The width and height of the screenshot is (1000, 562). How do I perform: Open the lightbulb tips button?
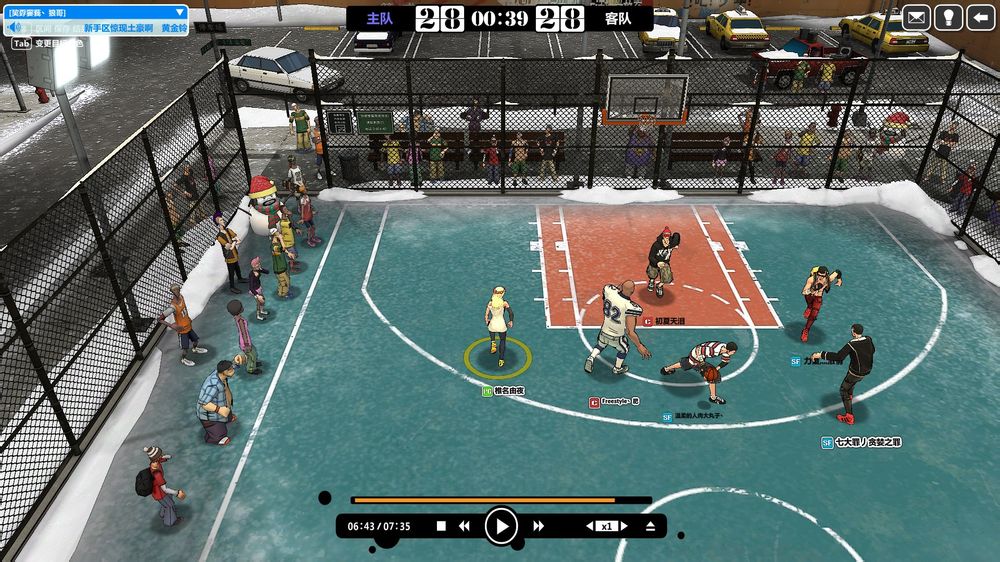point(948,17)
